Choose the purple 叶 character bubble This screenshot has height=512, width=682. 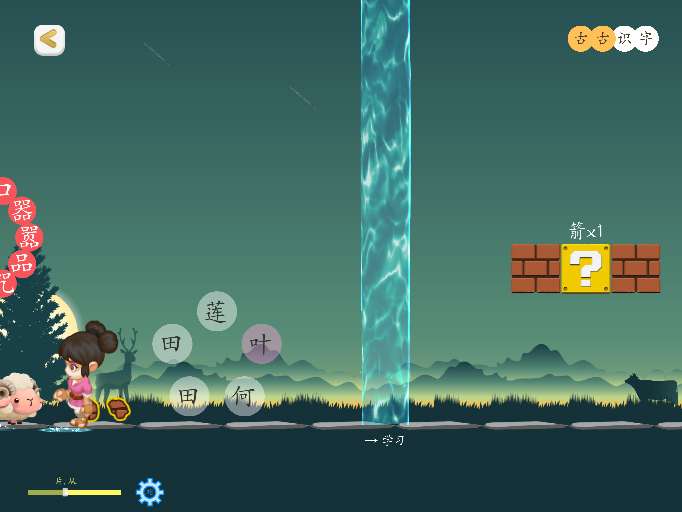261,344
